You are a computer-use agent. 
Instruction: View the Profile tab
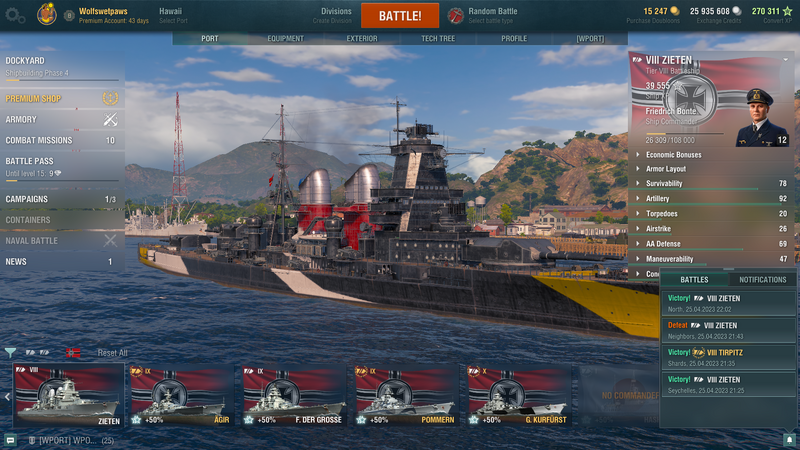(x=514, y=39)
